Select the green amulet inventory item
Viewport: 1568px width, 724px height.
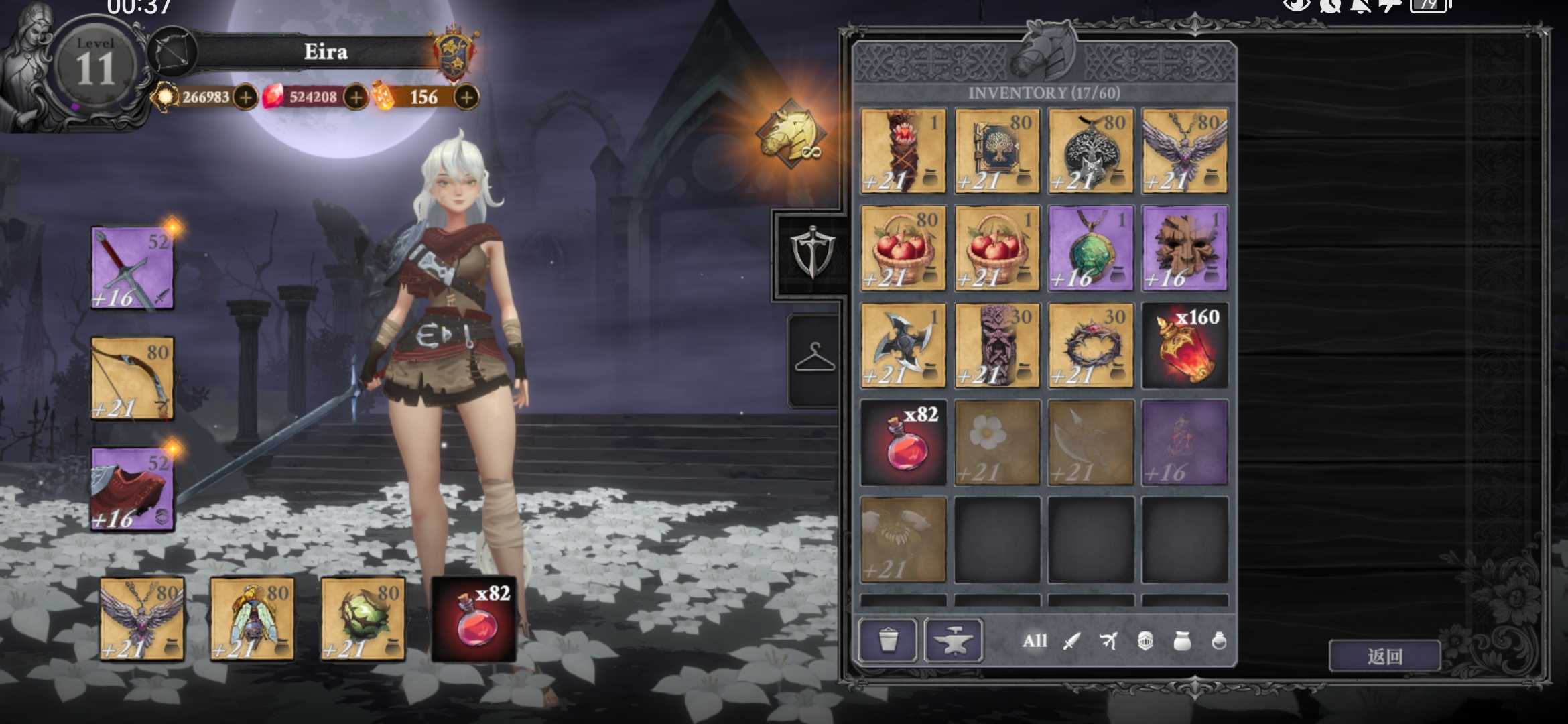coord(1091,248)
